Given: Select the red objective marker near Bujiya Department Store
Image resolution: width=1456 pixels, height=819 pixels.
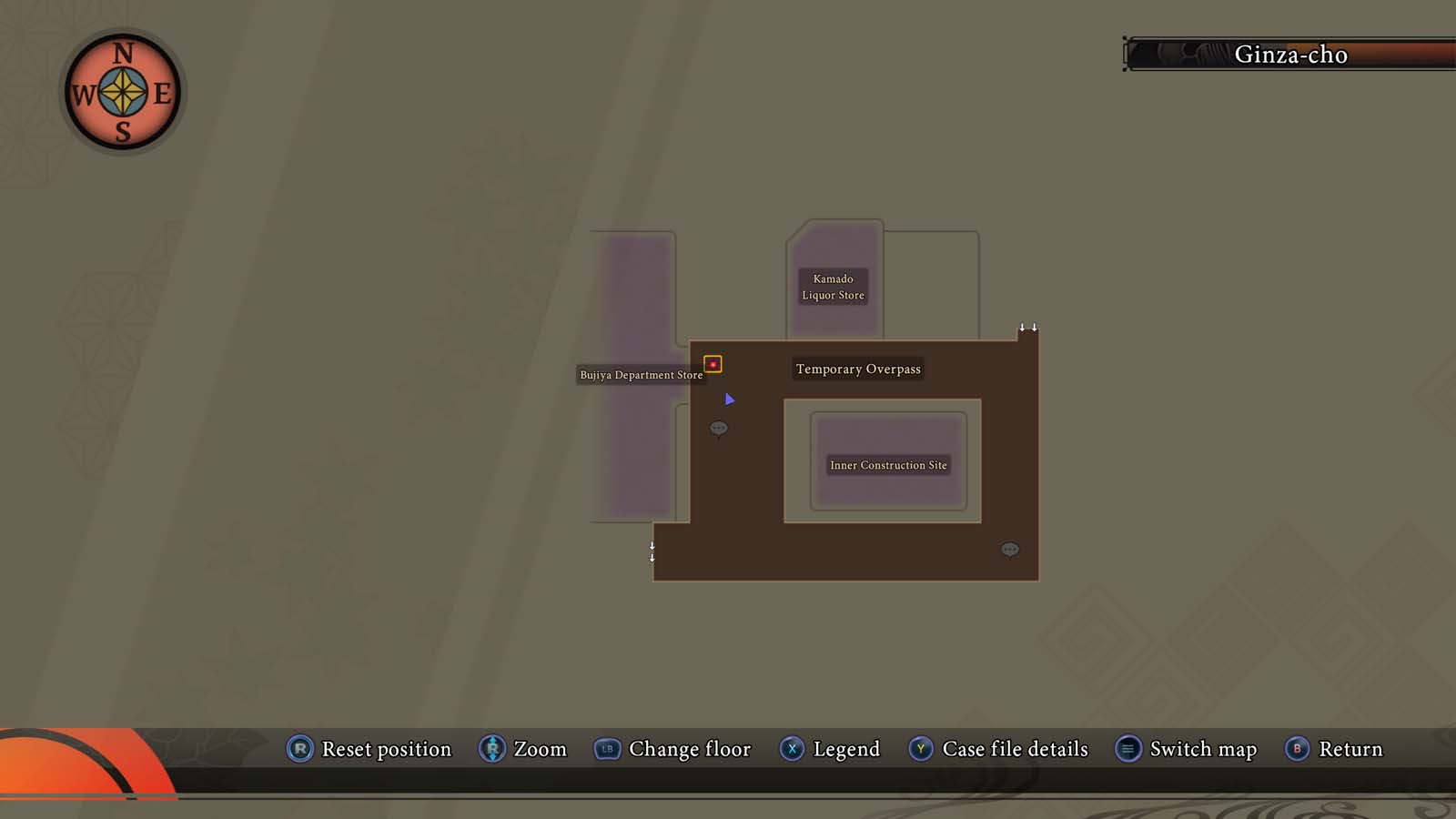Looking at the screenshot, I should [x=713, y=364].
